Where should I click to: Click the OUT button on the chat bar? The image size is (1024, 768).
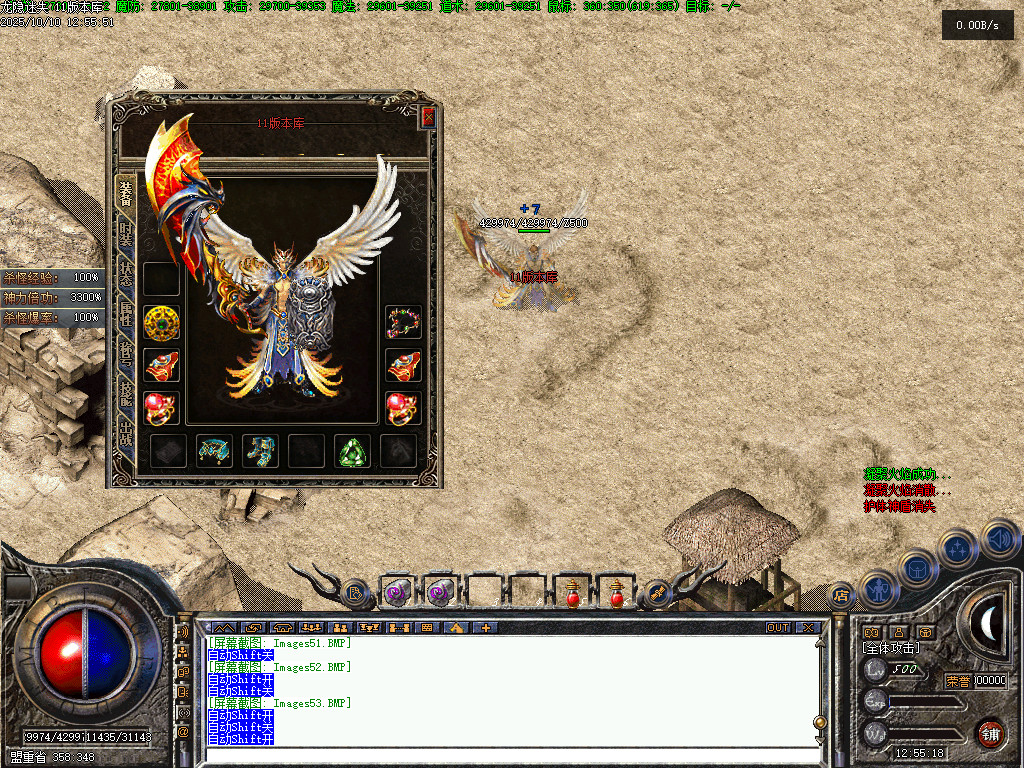[778, 628]
